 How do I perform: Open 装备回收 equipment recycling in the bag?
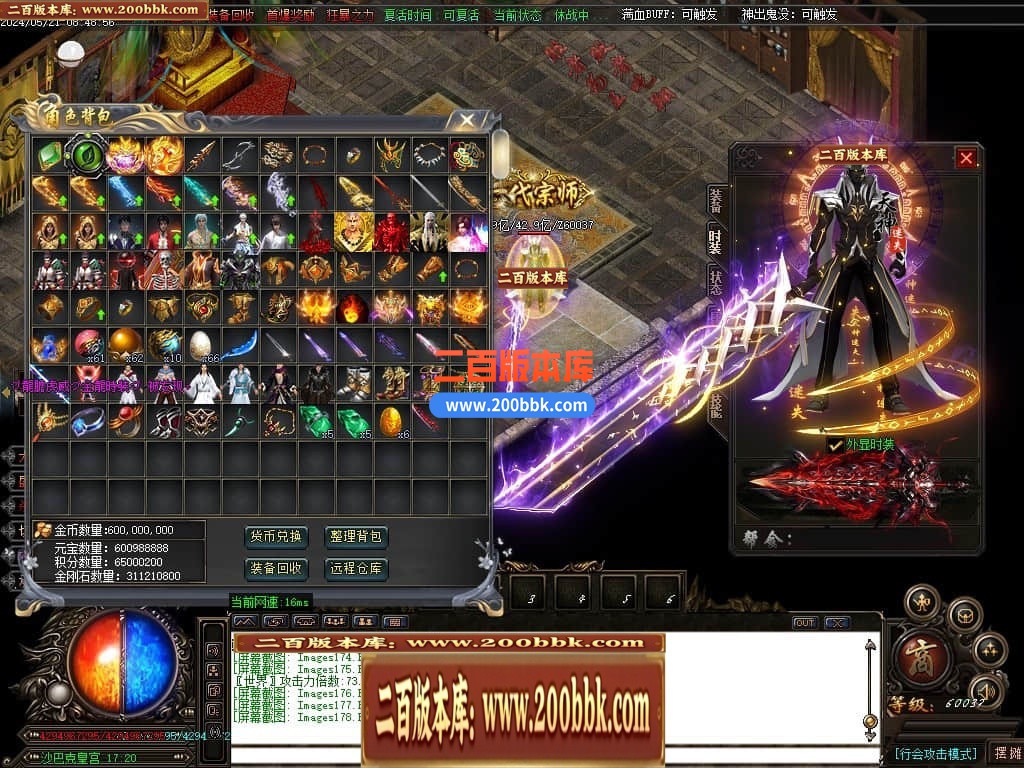click(275, 569)
